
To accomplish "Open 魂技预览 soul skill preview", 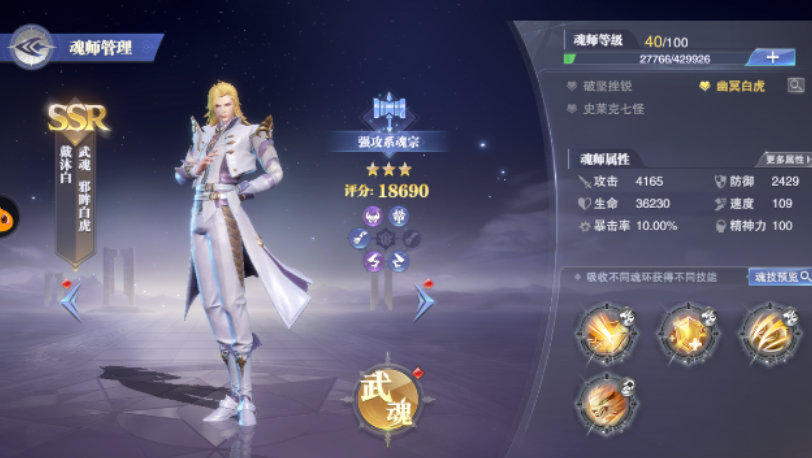I will (x=779, y=277).
